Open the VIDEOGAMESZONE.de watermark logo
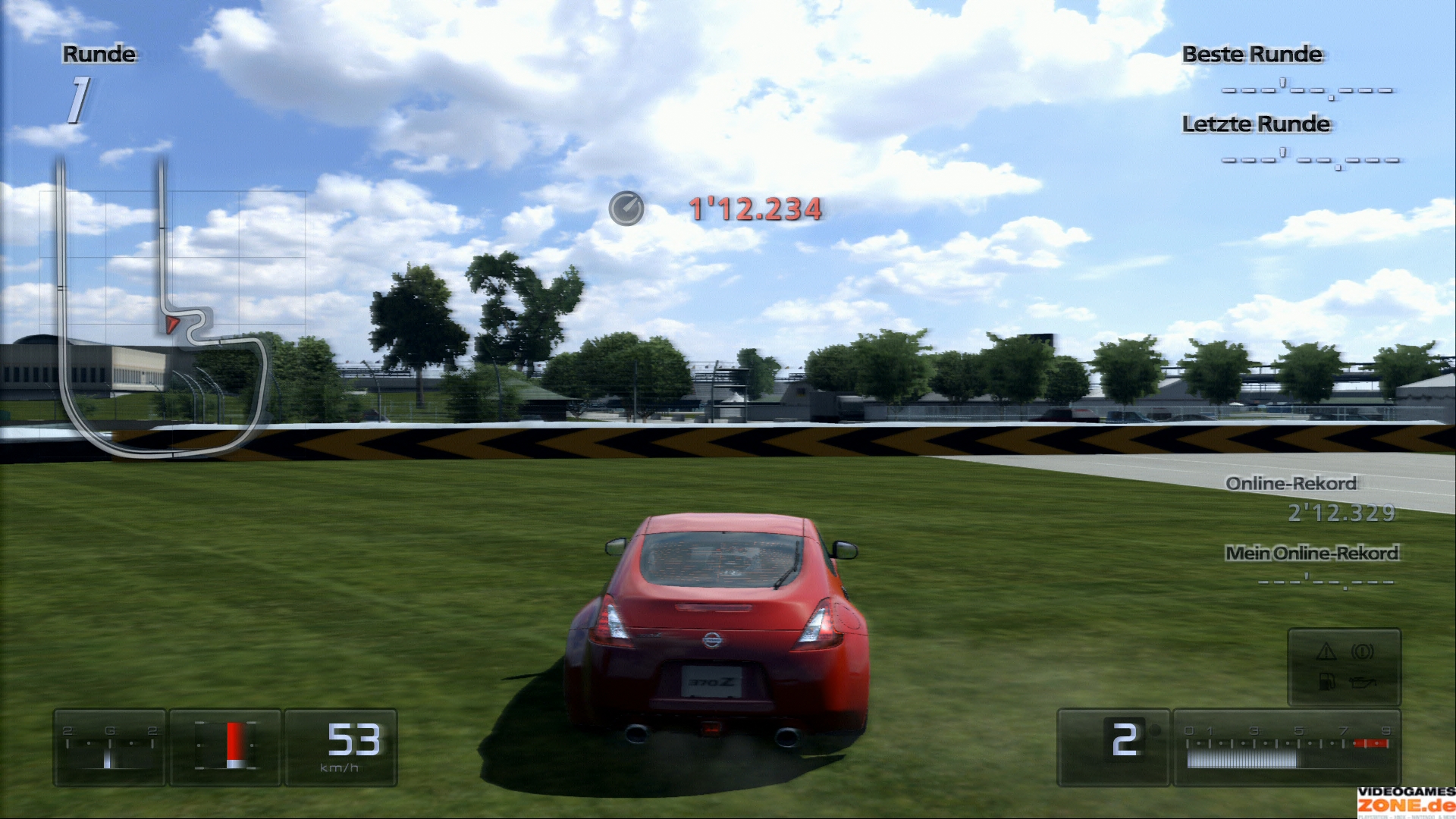This screenshot has height=819, width=1456. tap(1406, 802)
